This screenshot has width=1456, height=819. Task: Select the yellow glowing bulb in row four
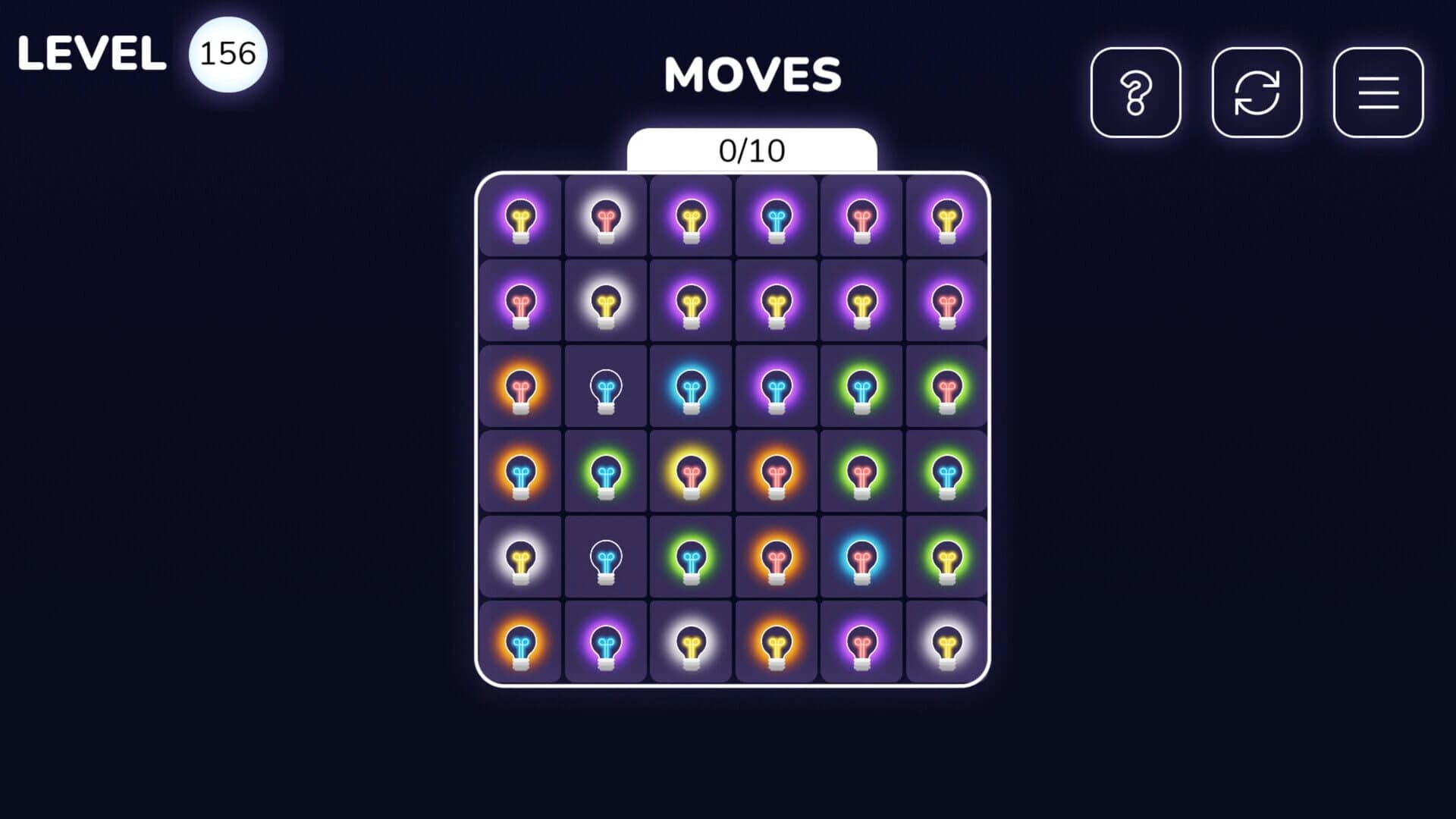pos(691,473)
